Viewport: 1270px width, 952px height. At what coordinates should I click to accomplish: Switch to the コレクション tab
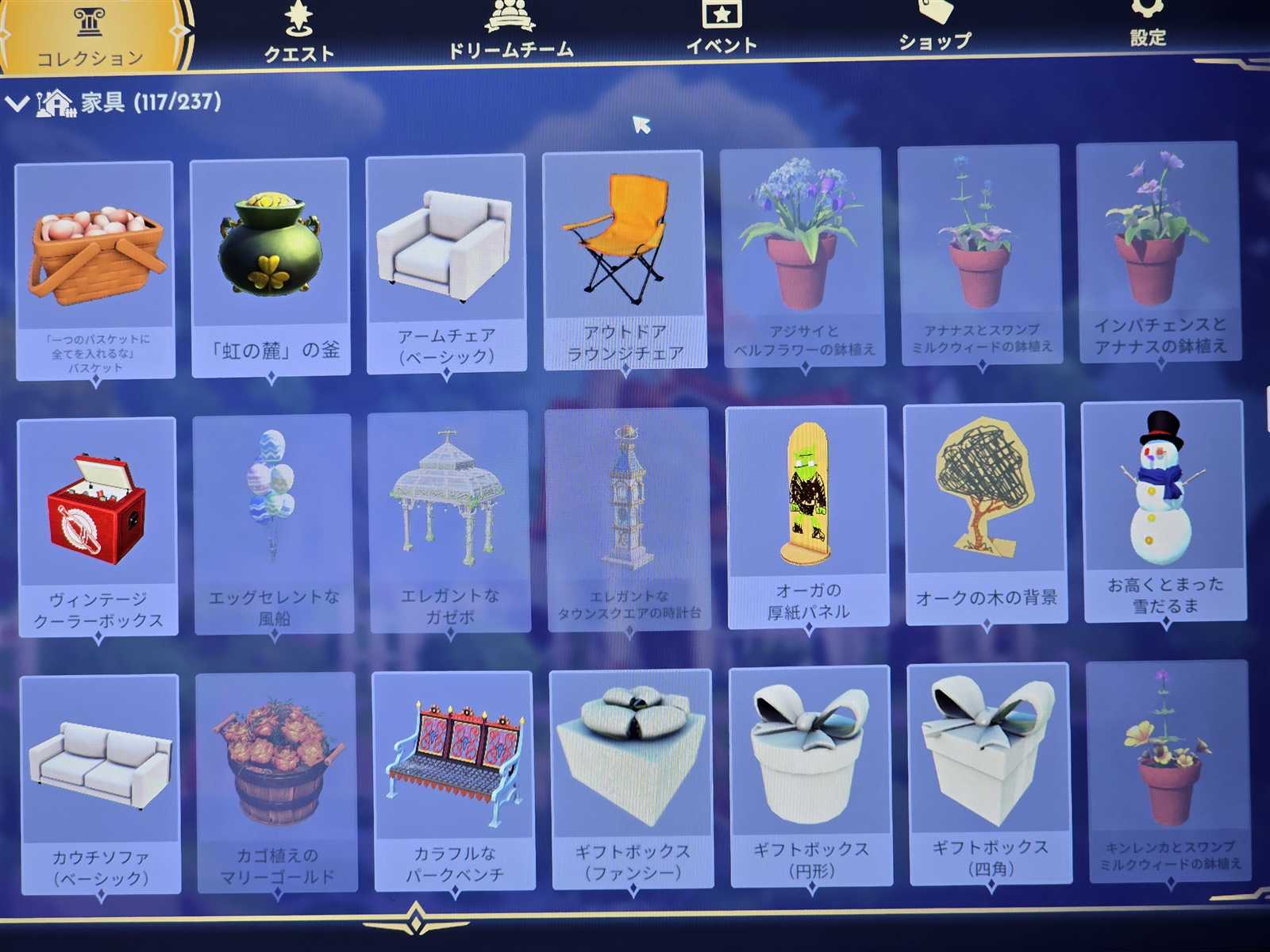tap(90, 36)
